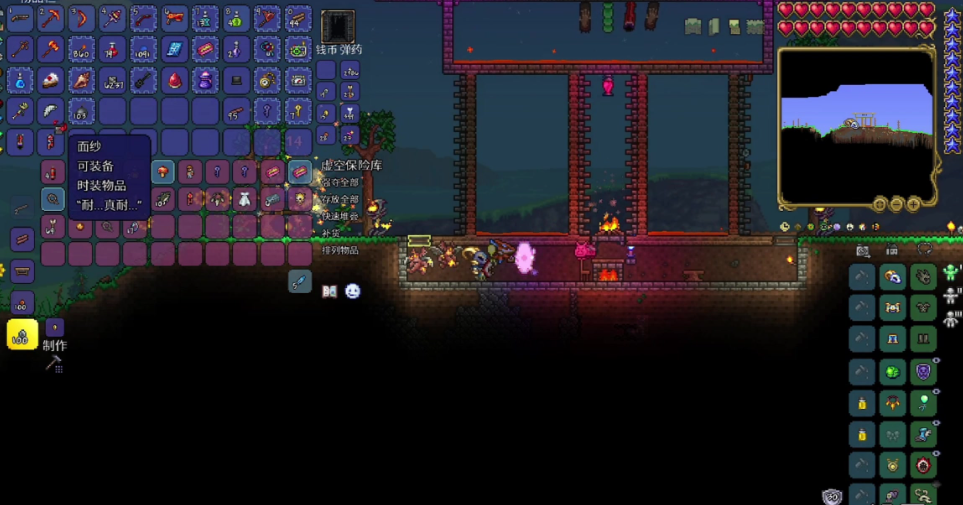Screen dimensions: 963x505
Task: Switch to the green armor loadout figure
Action: [x=951, y=269]
